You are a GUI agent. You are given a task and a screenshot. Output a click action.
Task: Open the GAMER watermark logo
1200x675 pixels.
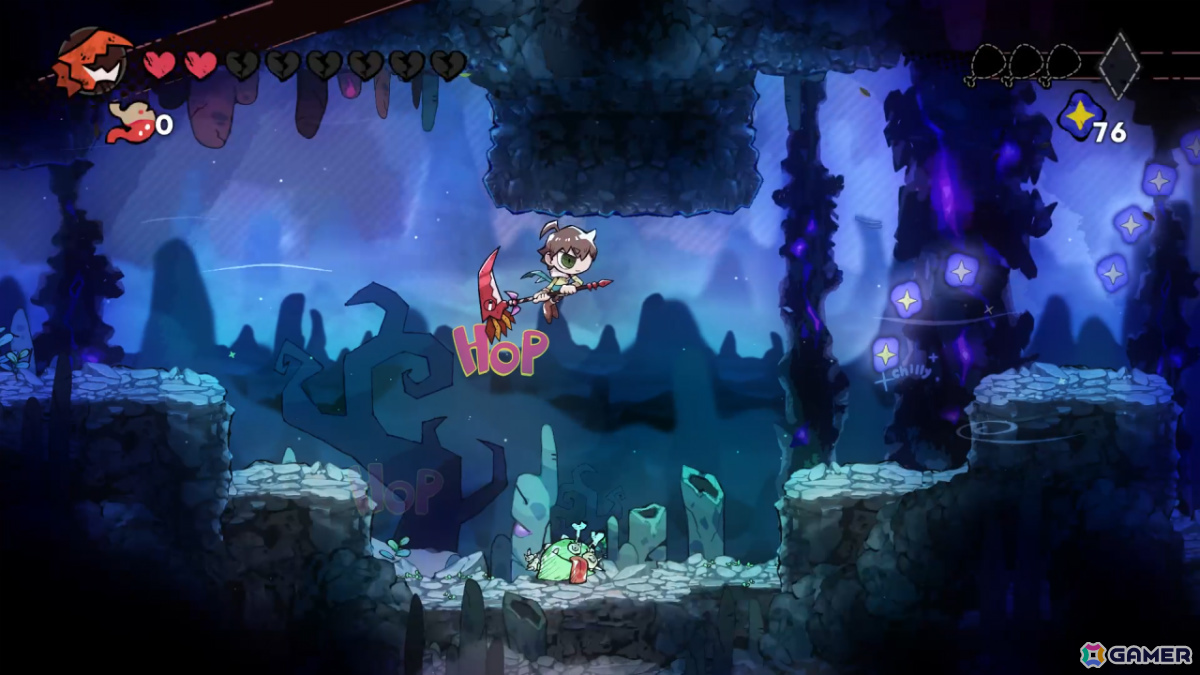[1137, 654]
